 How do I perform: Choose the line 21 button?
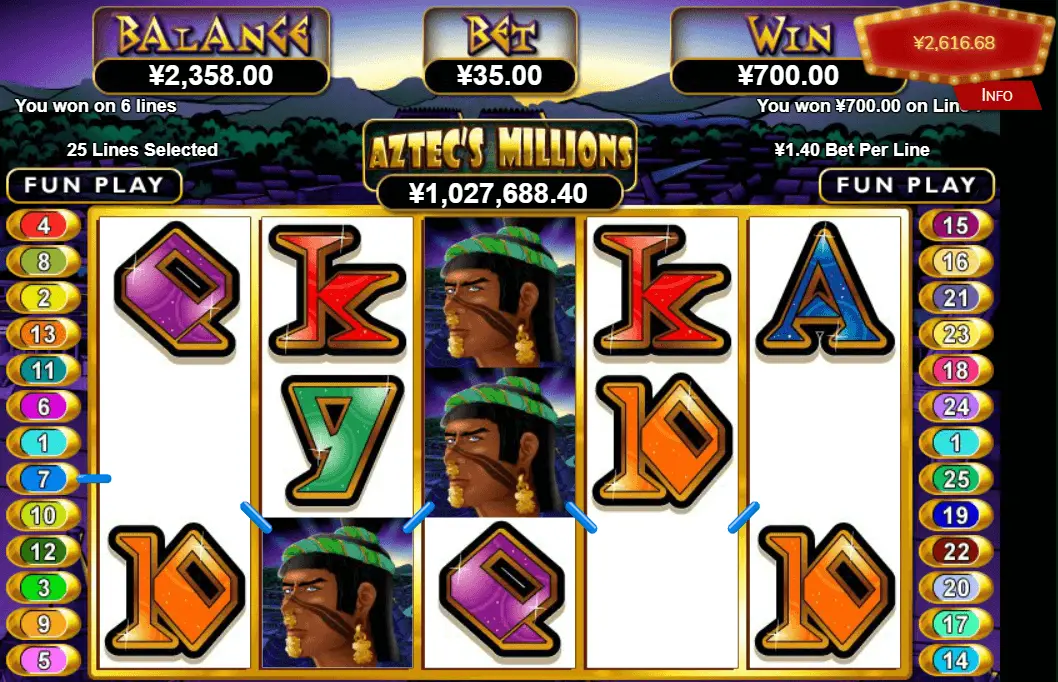[956, 298]
